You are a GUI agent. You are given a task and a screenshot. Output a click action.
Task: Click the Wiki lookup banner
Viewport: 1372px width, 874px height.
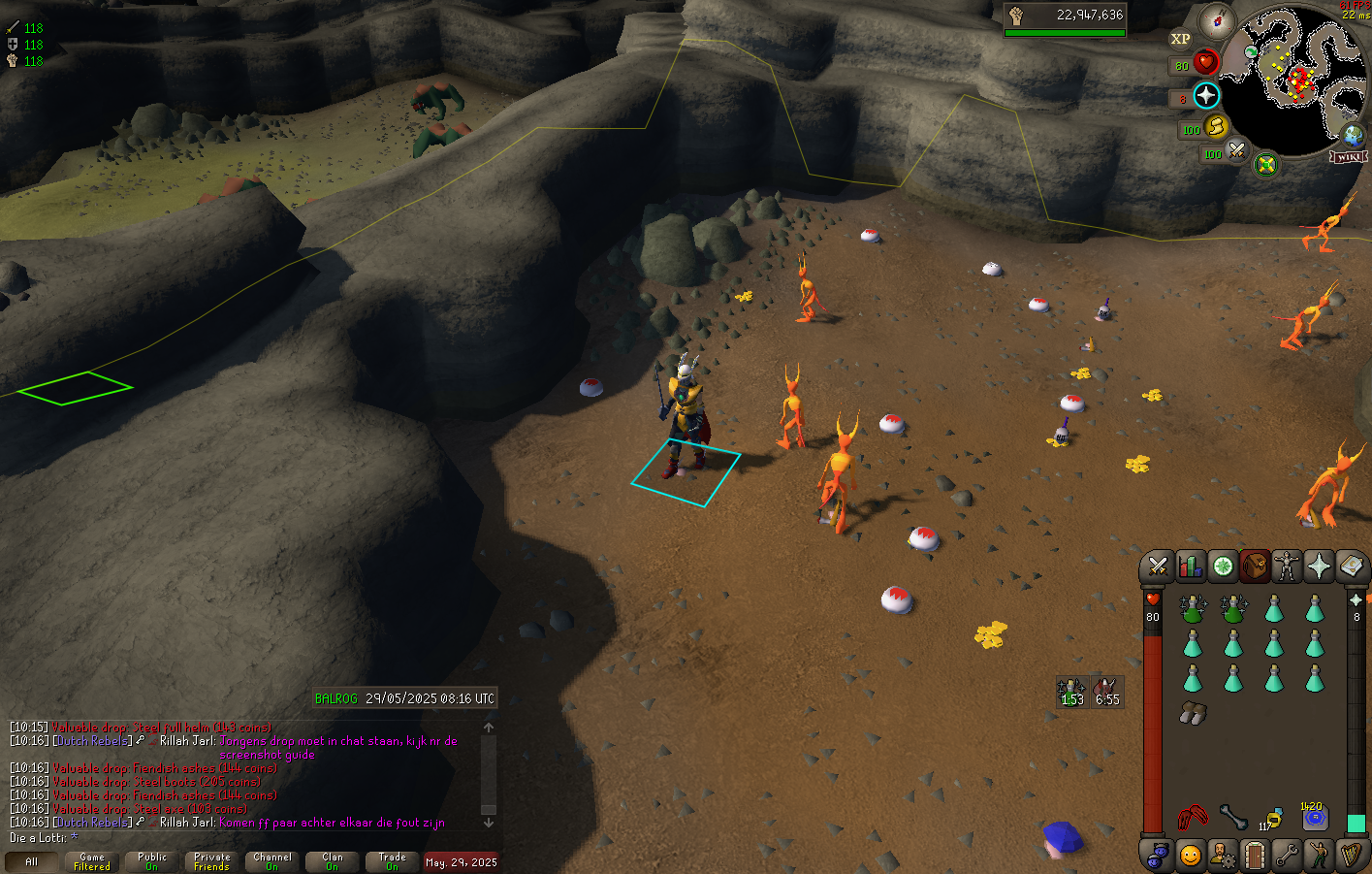pyautogui.click(x=1349, y=156)
